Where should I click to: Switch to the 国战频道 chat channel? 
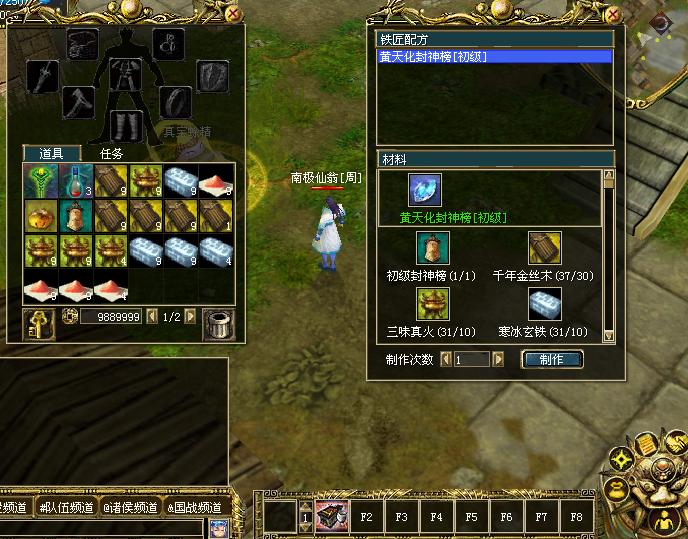(196, 508)
